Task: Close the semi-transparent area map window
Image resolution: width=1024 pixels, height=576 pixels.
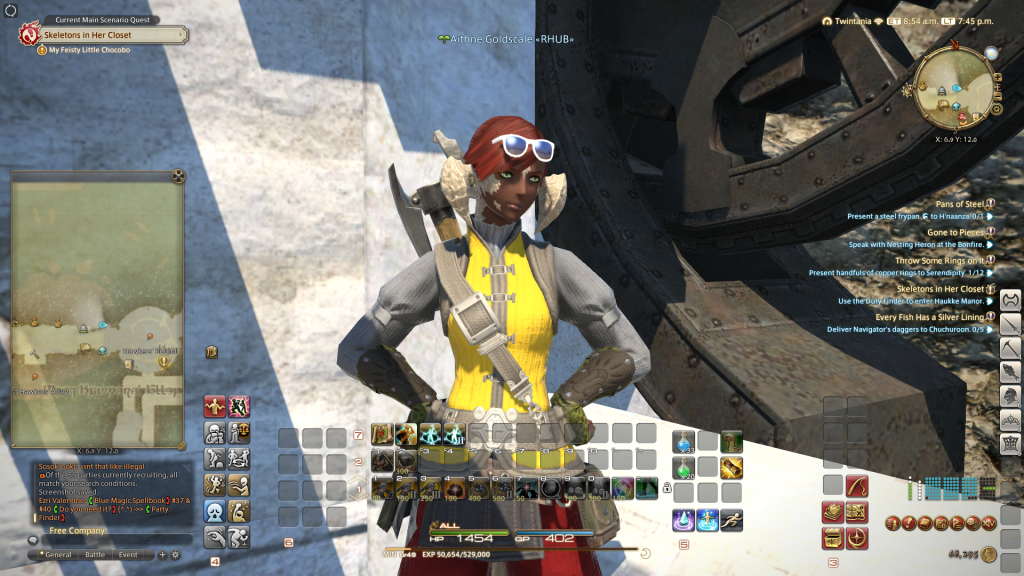Action: coord(178,177)
